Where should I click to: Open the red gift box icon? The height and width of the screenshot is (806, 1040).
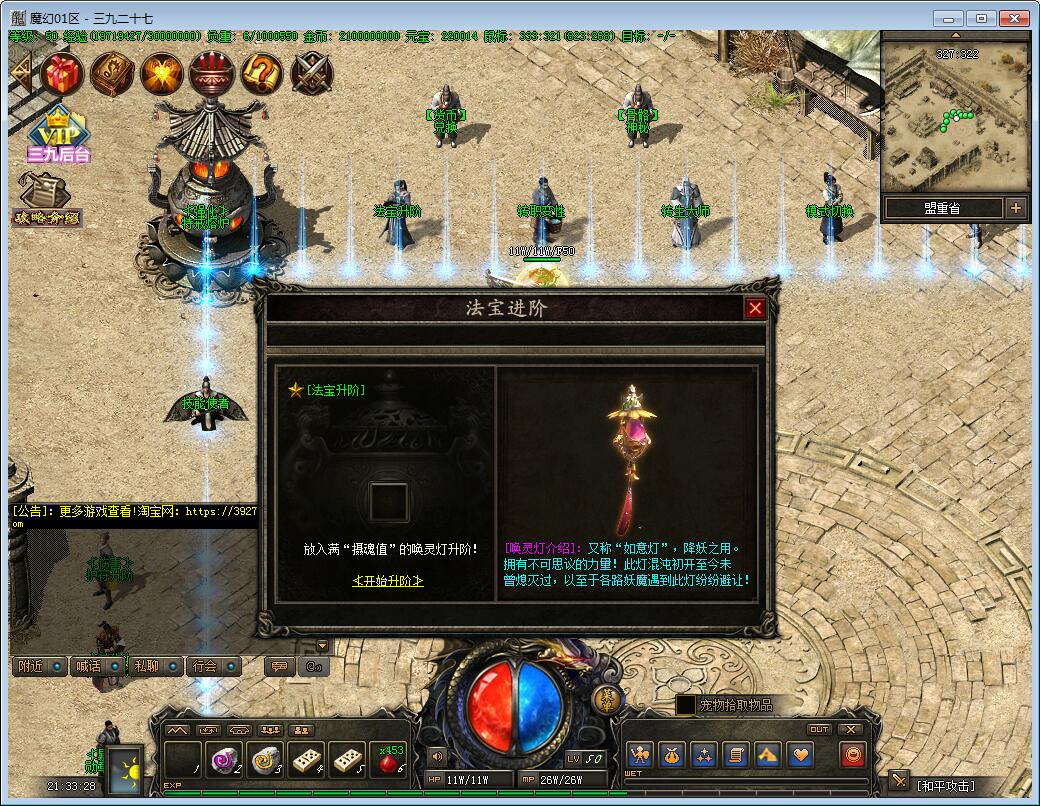(x=62, y=73)
